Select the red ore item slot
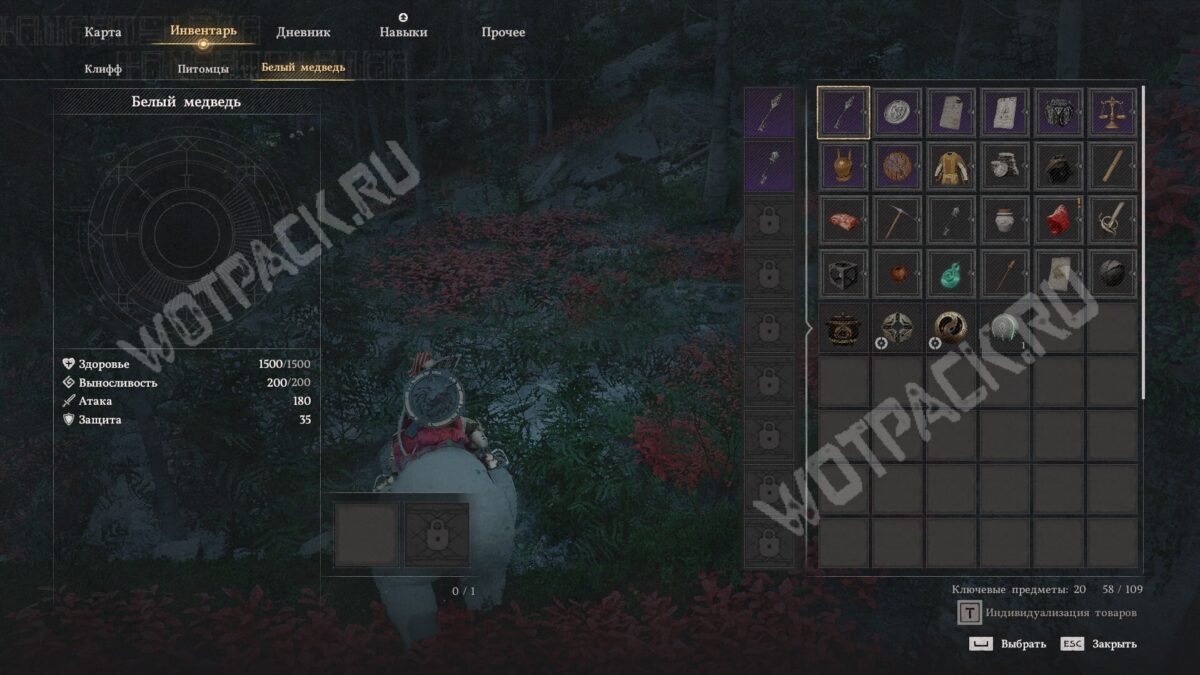The height and width of the screenshot is (675, 1200). pos(1058,220)
